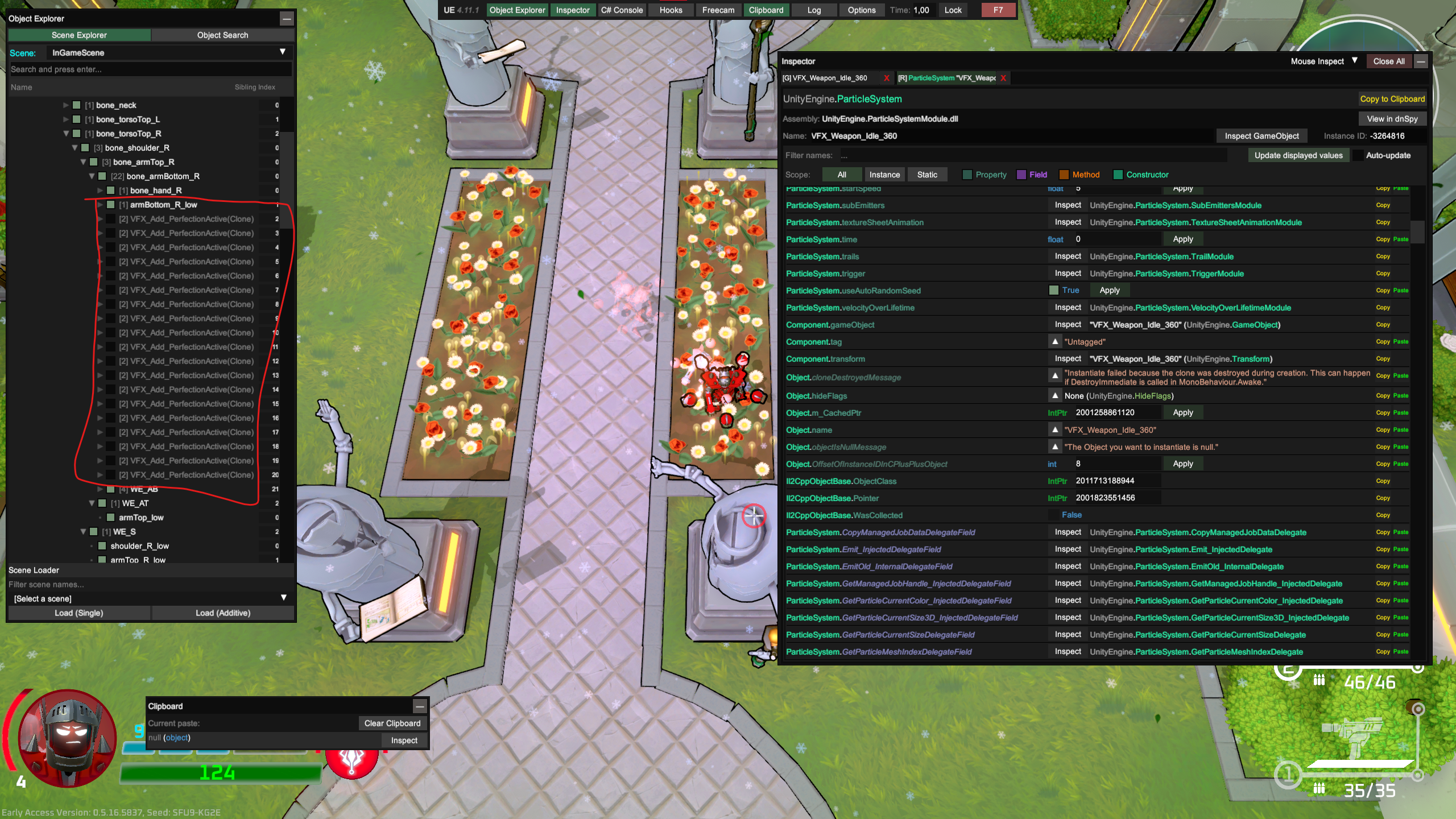Viewport: 1456px width, 819px height.
Task: Open the Hooks panel
Action: coord(671,10)
